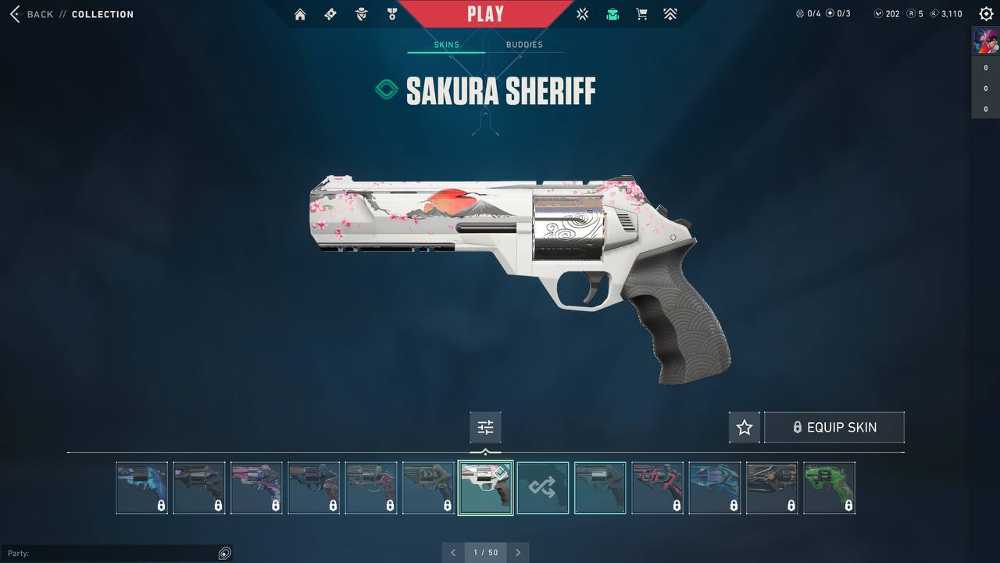Open the Battlepass ticket icon

pyautogui.click(x=331, y=14)
